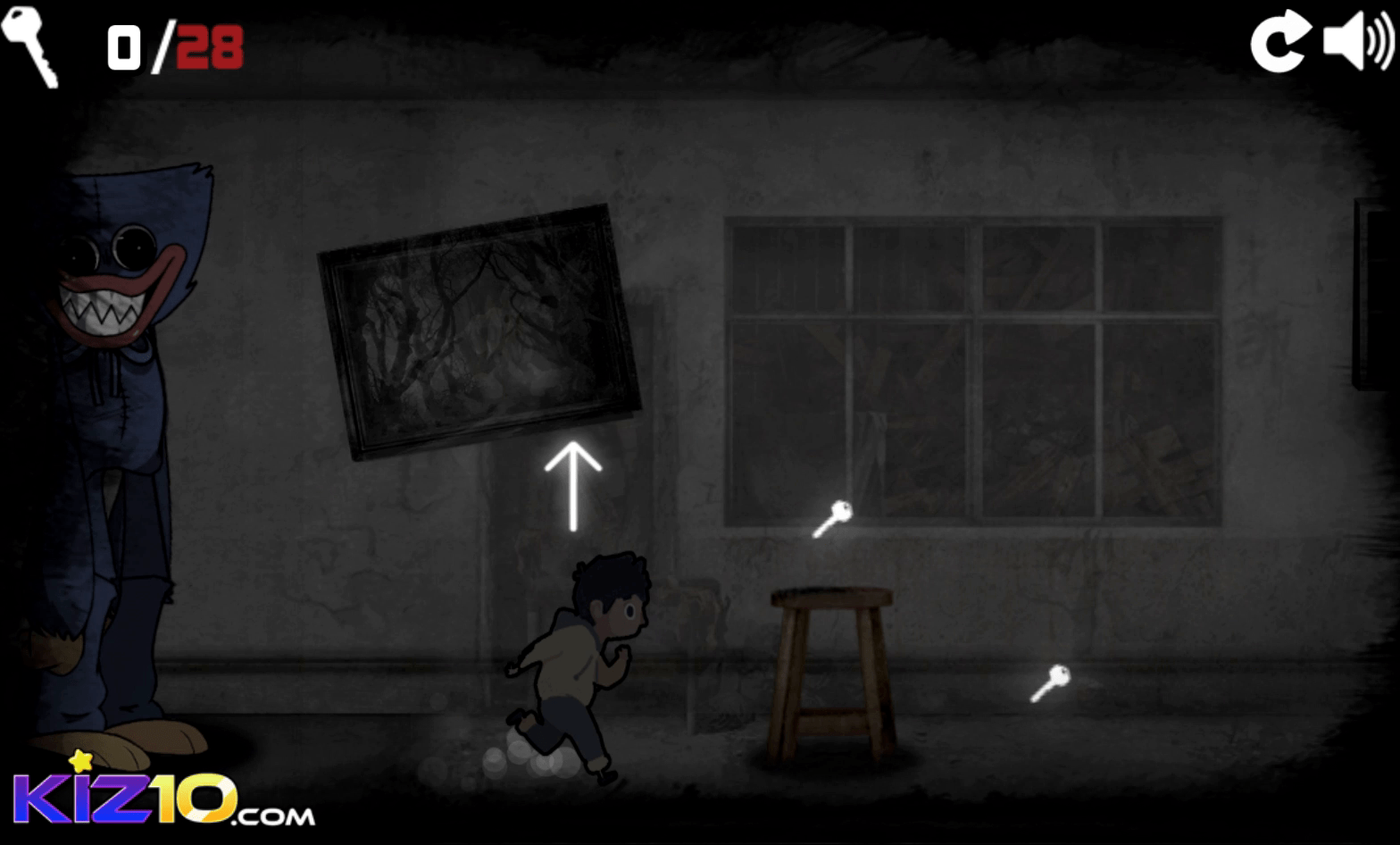Viewport: 1400px width, 845px height.
Task: Open the Kiz10.com logo link
Action: click(x=162, y=795)
